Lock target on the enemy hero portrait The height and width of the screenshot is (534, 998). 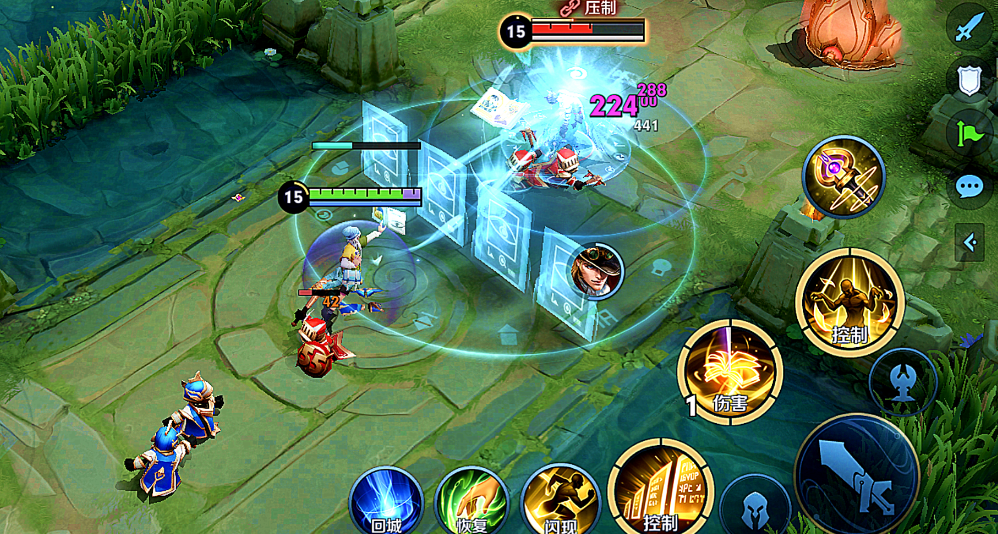[x=598, y=270]
